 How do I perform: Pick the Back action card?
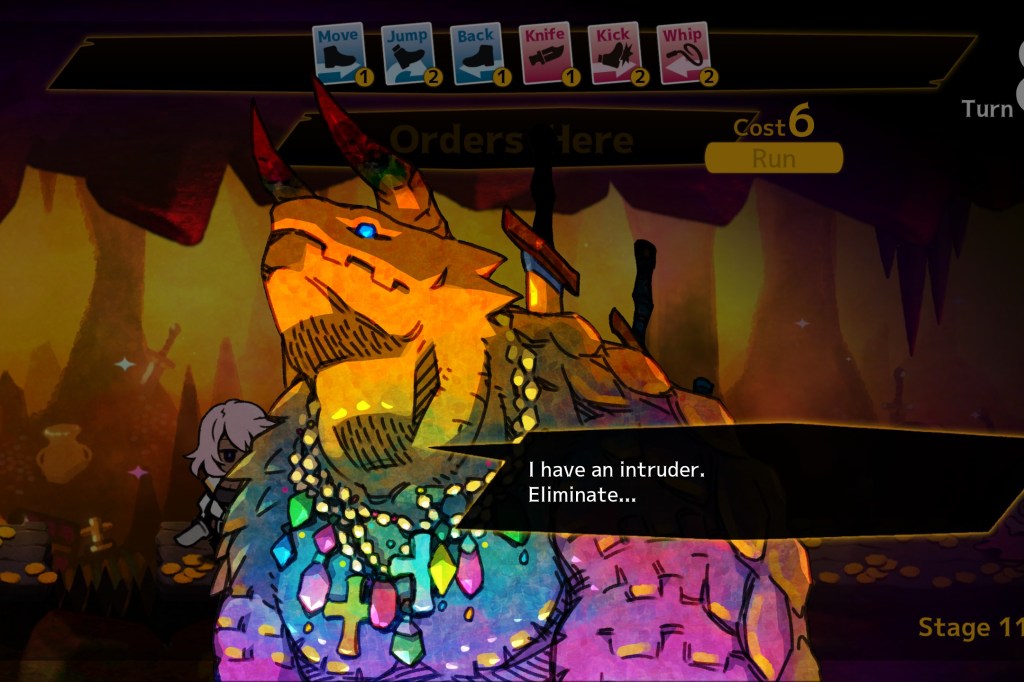tap(476, 53)
